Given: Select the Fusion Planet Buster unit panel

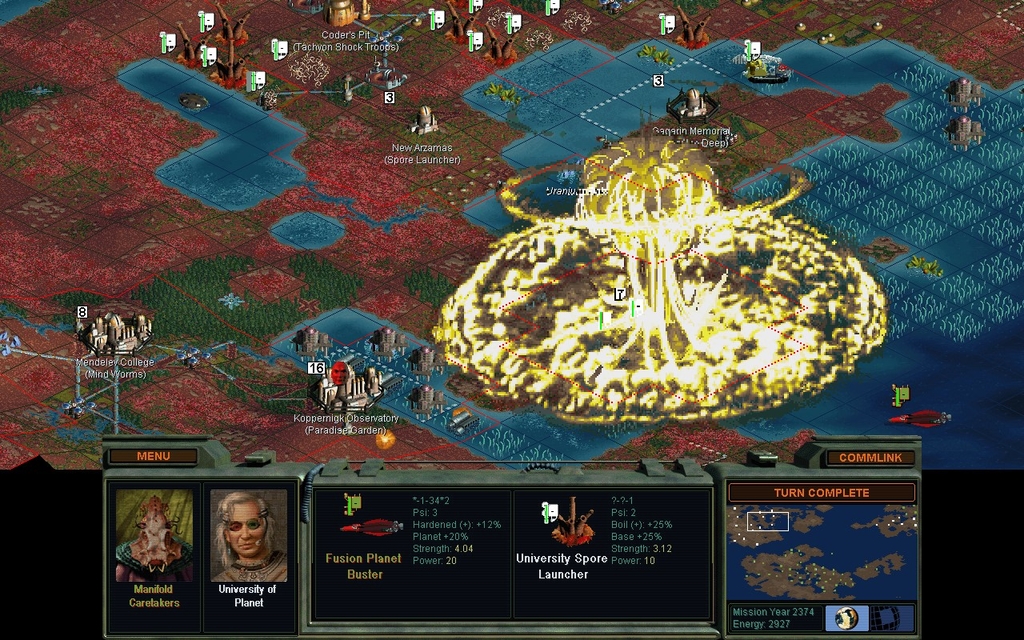Looking at the screenshot, I should pos(412,553).
